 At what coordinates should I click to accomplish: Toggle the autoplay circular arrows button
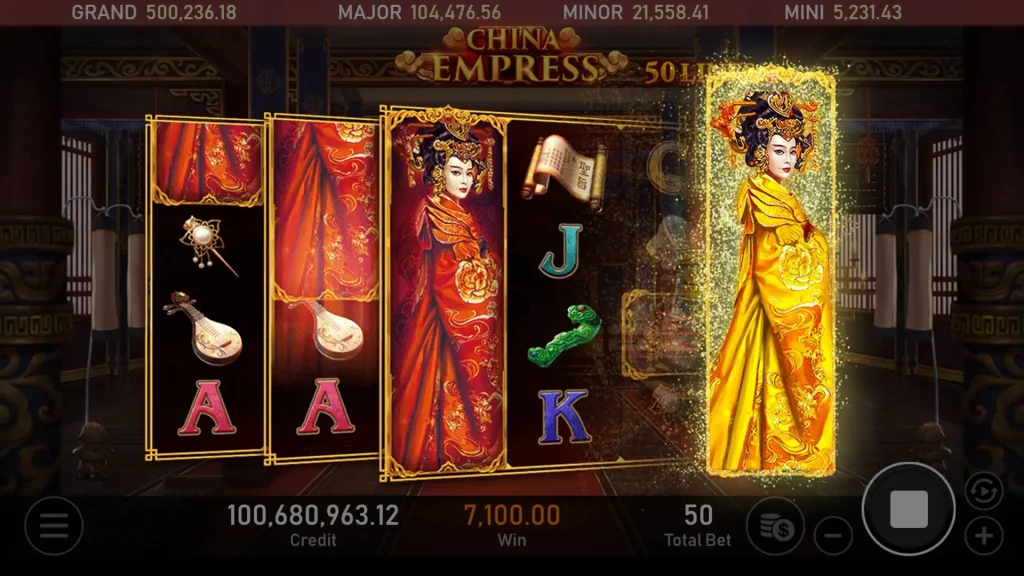coord(983,491)
